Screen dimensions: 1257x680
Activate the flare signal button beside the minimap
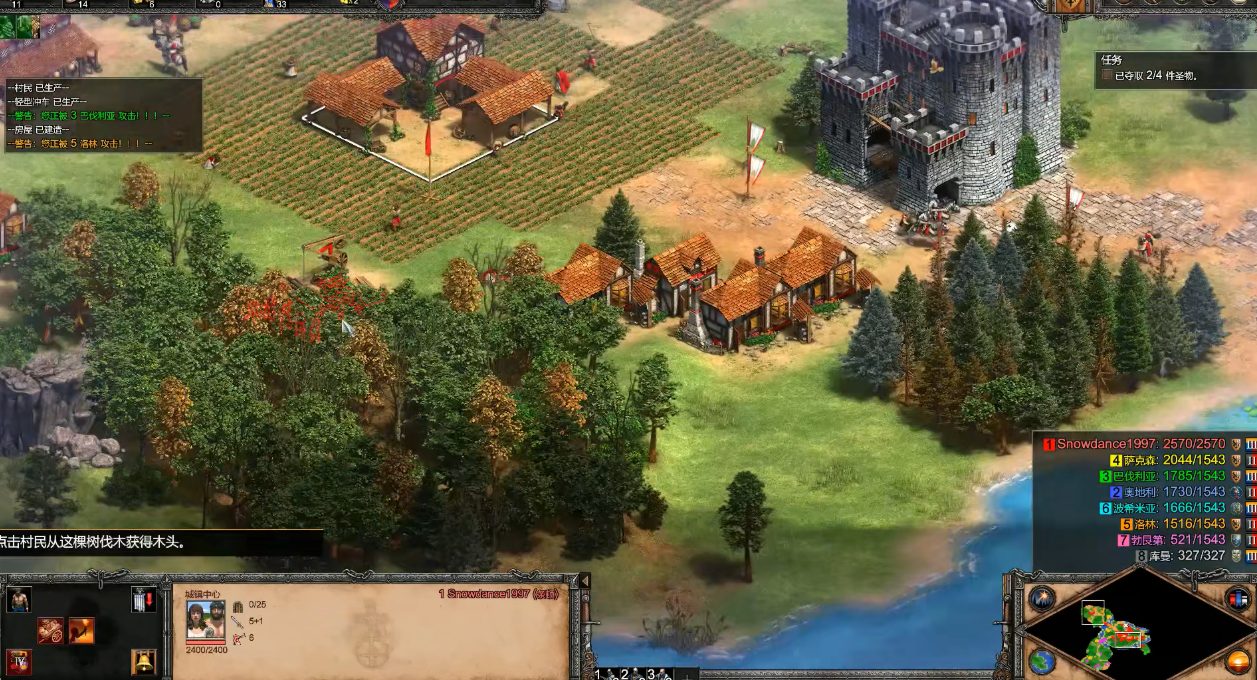pyautogui.click(x=1041, y=598)
